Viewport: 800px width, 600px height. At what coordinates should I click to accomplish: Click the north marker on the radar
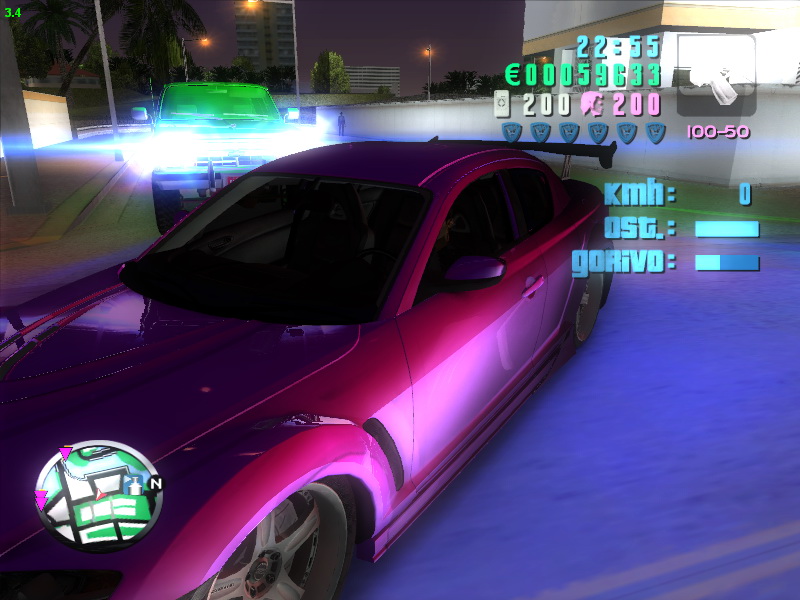point(155,484)
